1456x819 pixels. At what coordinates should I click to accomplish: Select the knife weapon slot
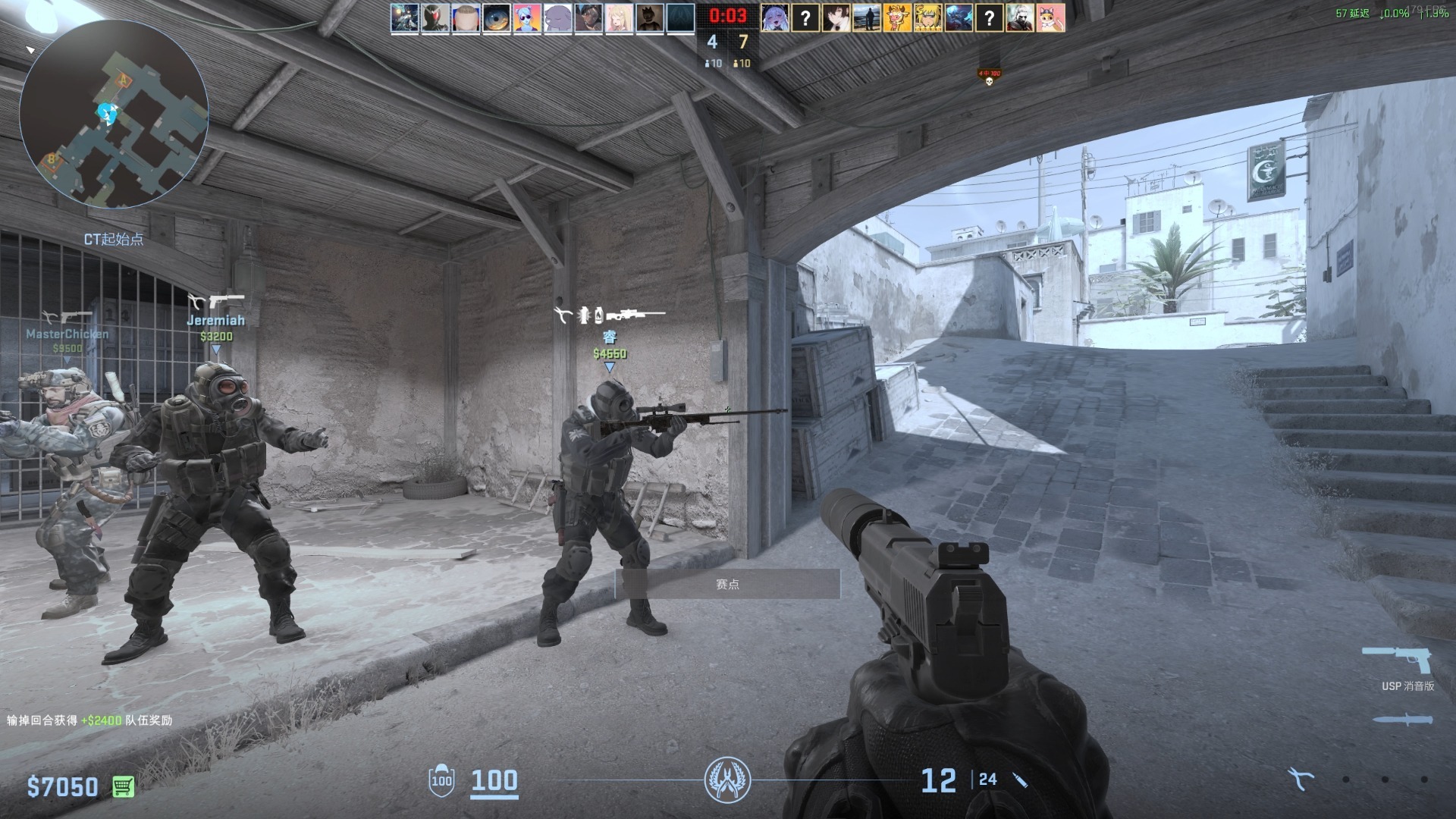(1403, 719)
